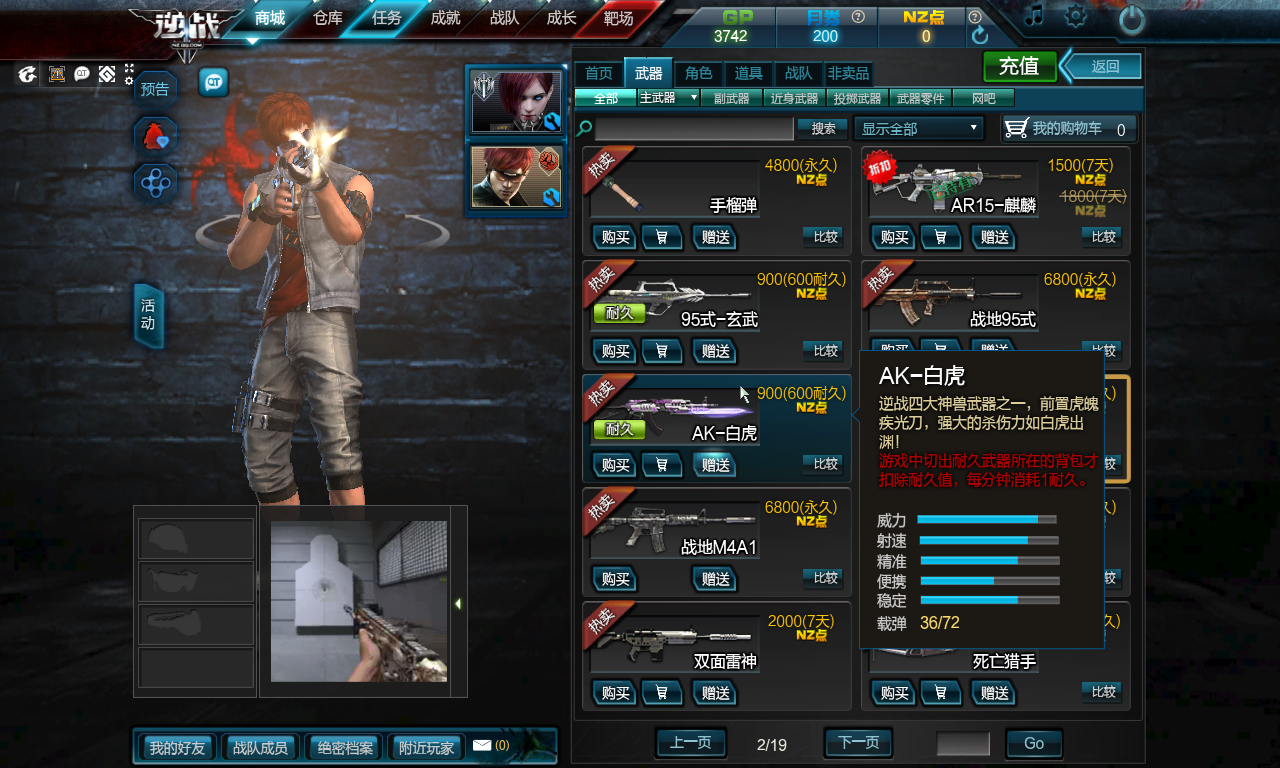Viewport: 1280px width, 768px height.
Task: Gift the 战地M4A1 rifle
Action: pos(716,579)
